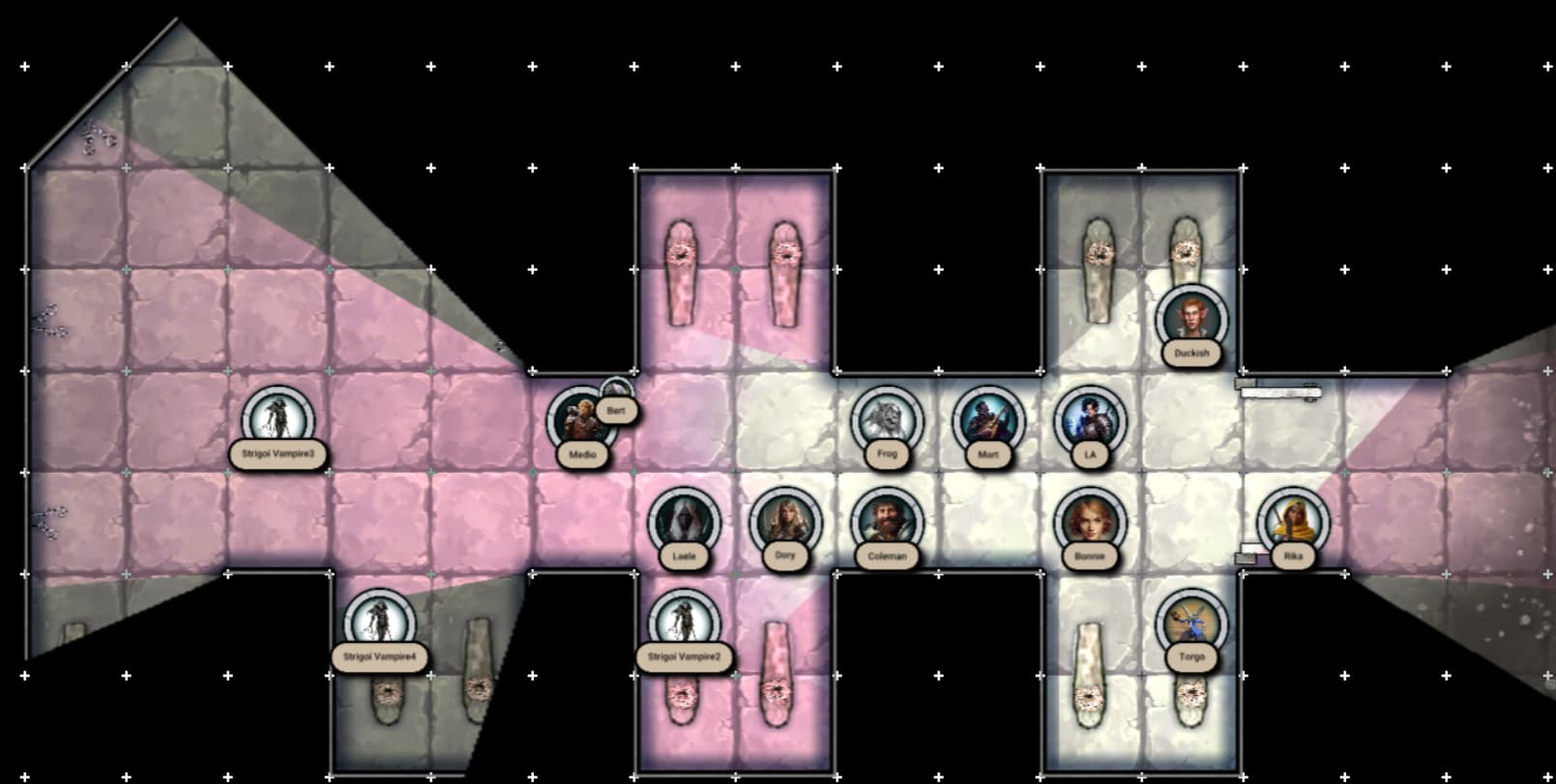Click the LA character token
The height and width of the screenshot is (784, 1556).
click(x=1090, y=421)
